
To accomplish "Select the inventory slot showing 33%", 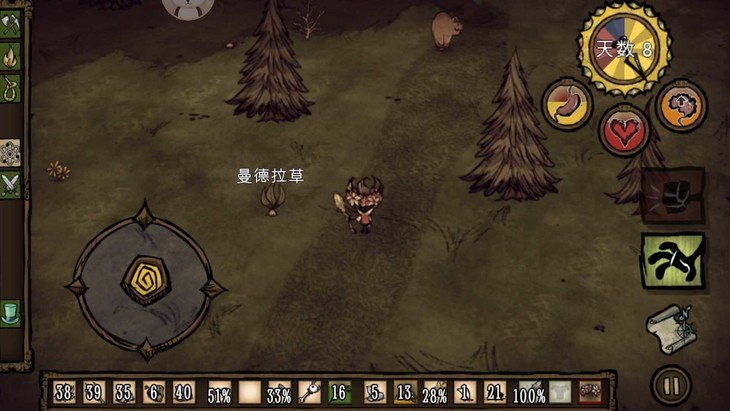I will click(278, 392).
